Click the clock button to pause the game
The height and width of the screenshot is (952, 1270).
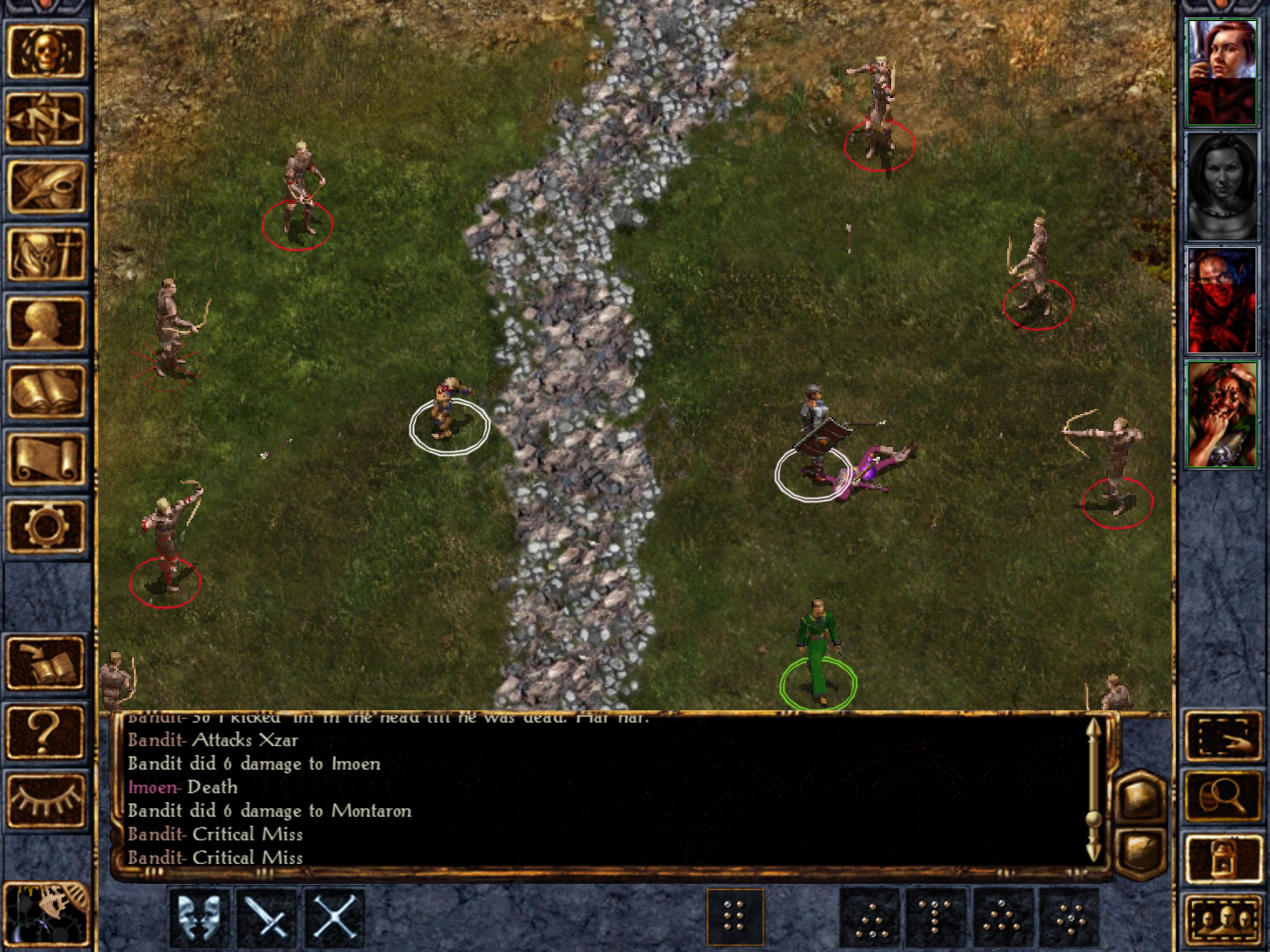point(45,915)
